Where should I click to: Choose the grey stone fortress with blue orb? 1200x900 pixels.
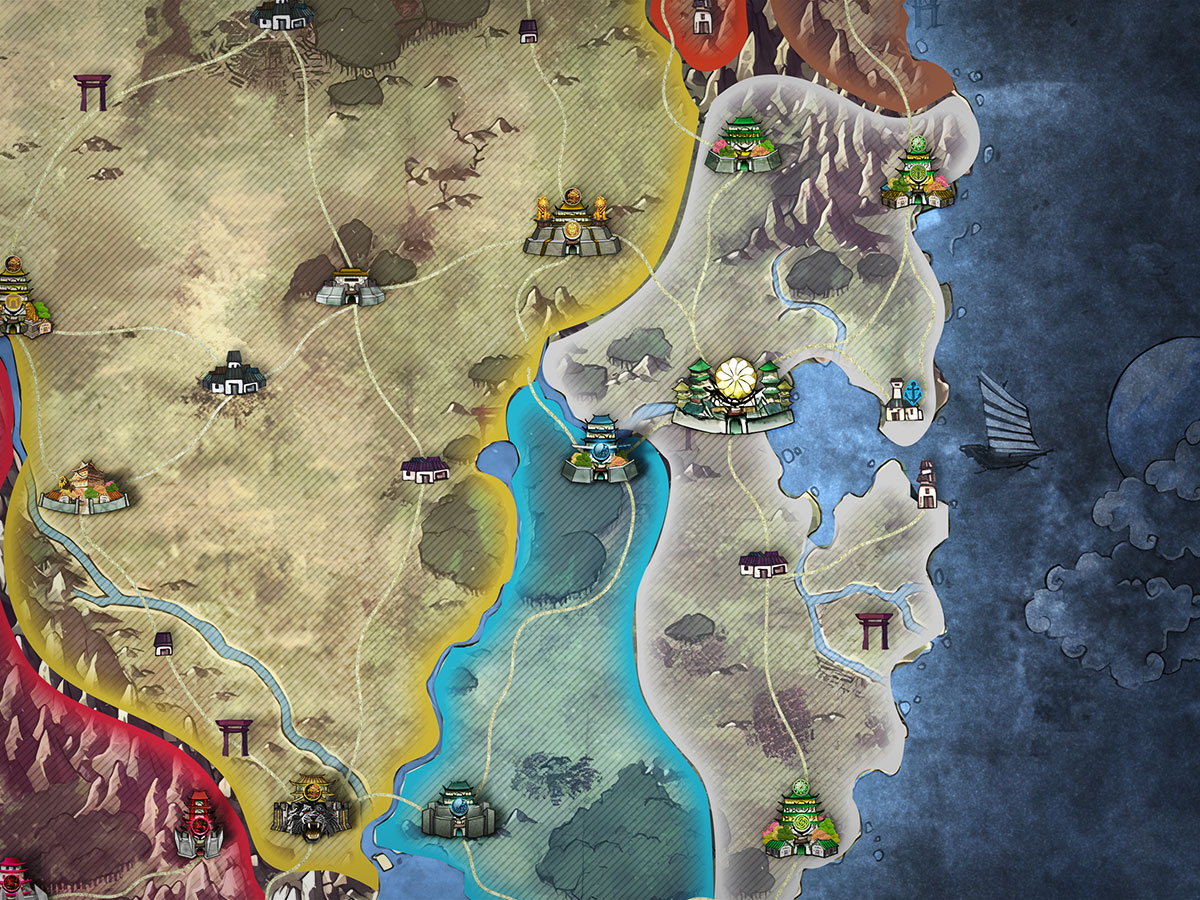tap(458, 810)
